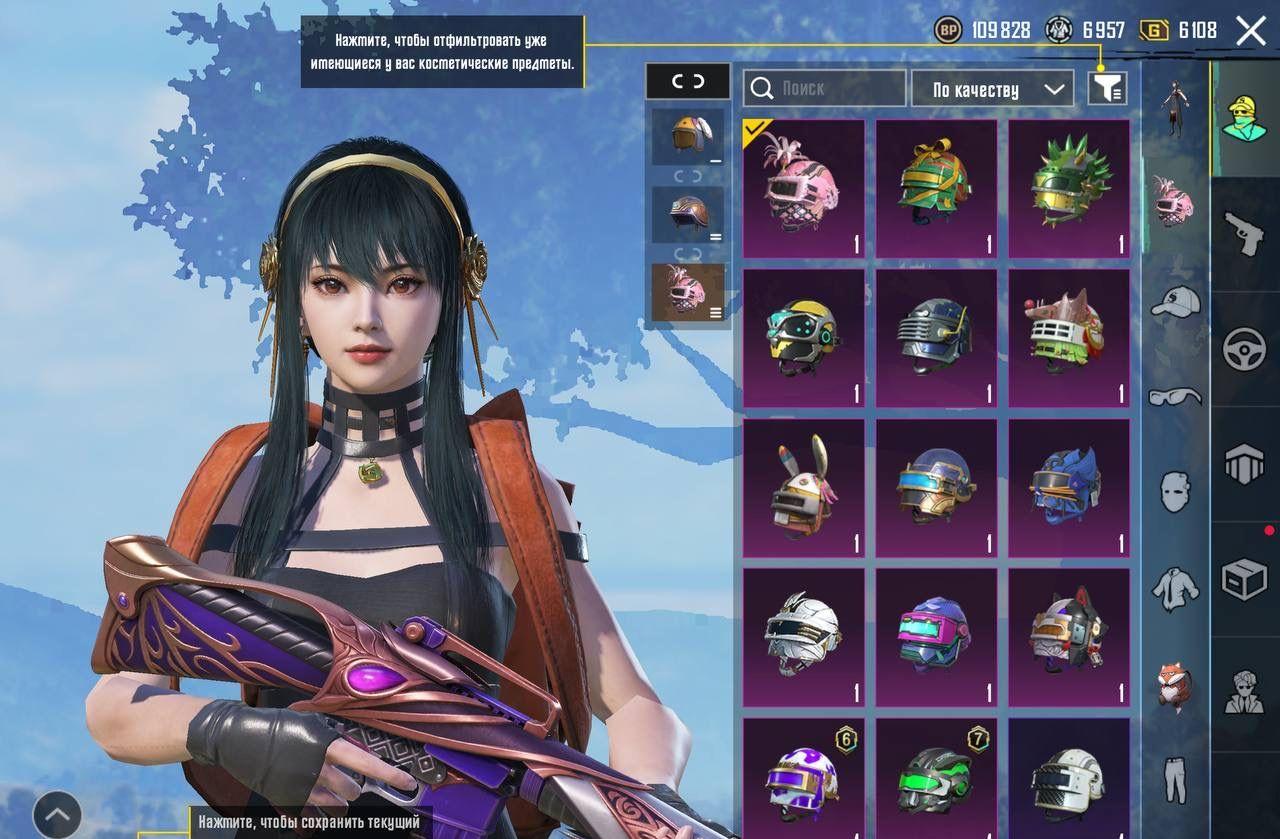Choose the blue samurai mask helmet
Image resolution: width=1280 pixels, height=839 pixels.
tap(1068, 488)
